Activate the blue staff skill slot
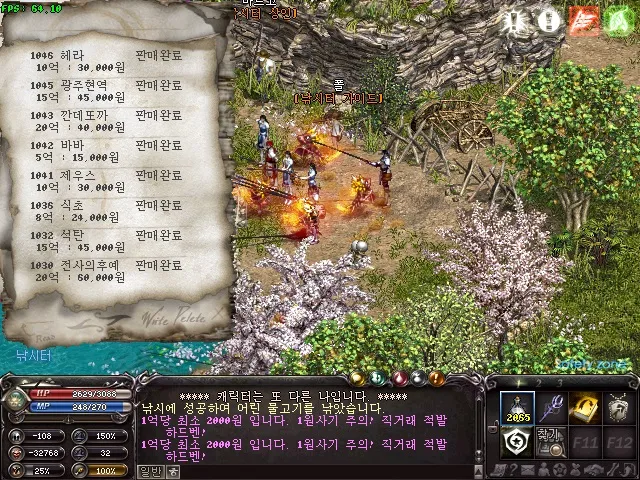The width and height of the screenshot is (640, 480). point(551,407)
